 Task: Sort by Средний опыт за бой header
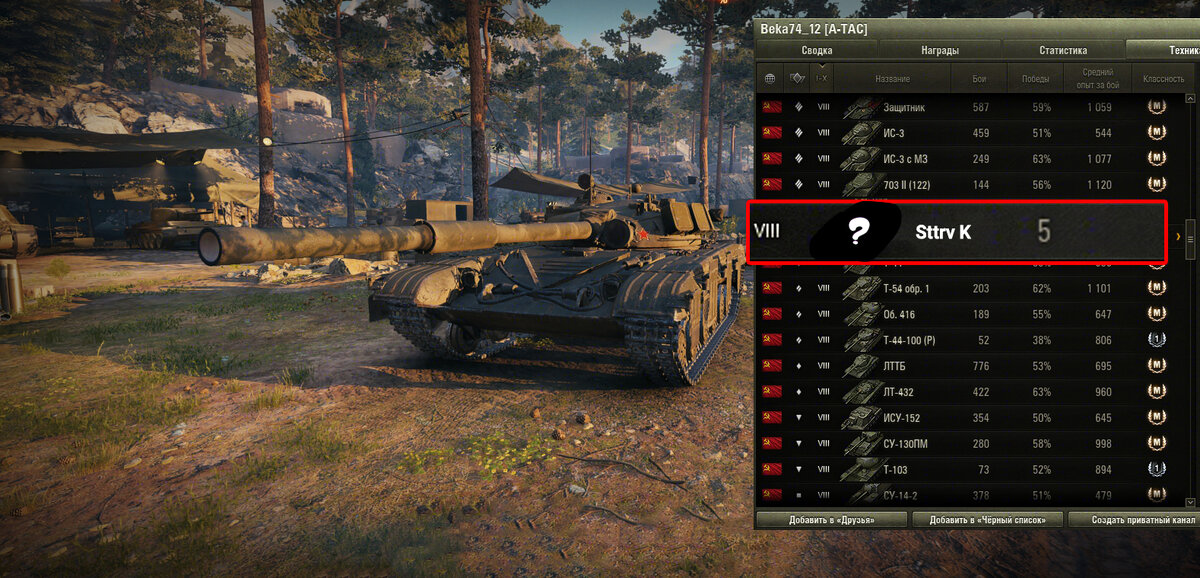click(x=1097, y=78)
